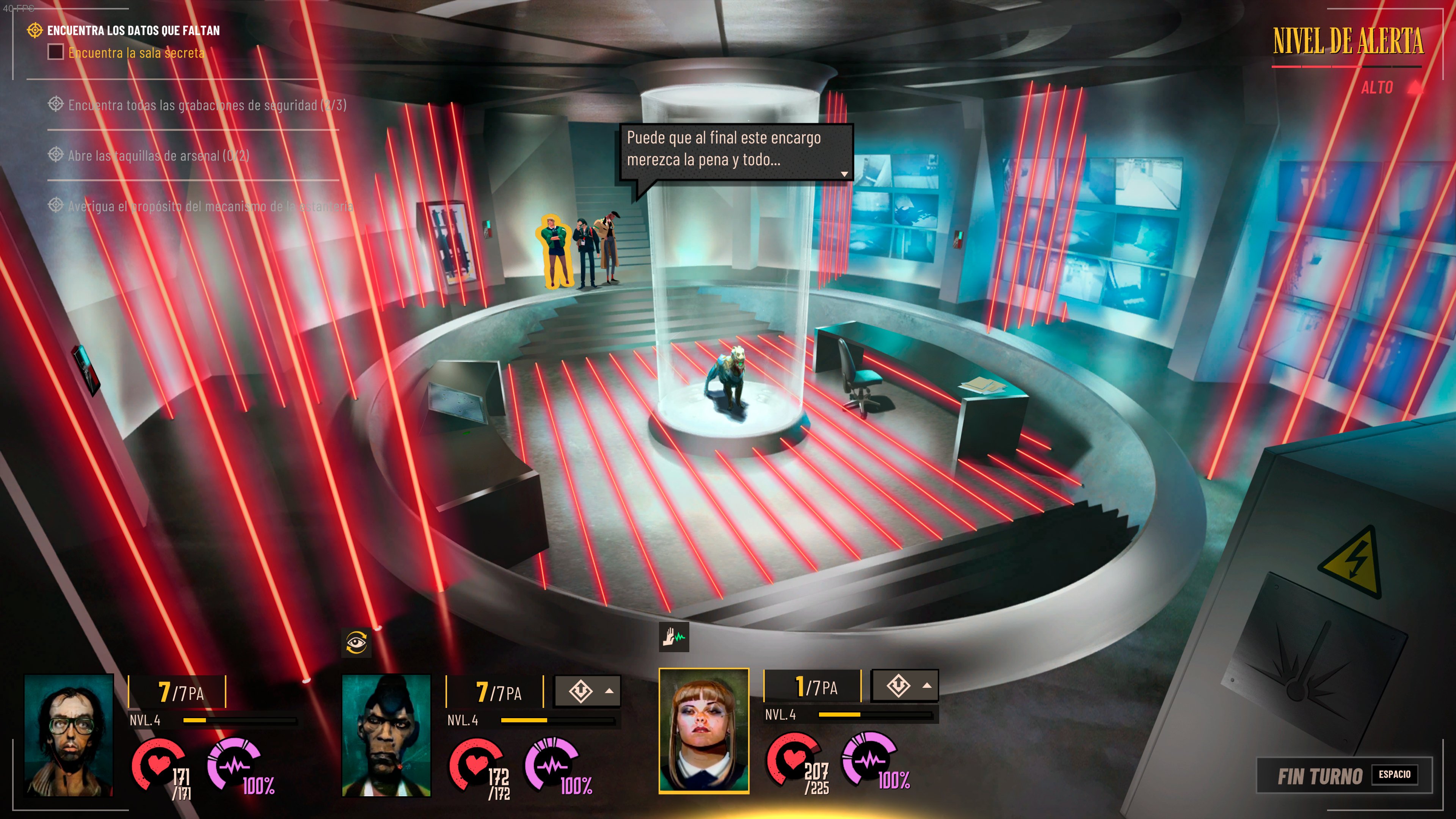Image resolution: width=1456 pixels, height=819 pixels.
Task: Select the highlighted red-haired woman portrait
Action: coord(704,731)
